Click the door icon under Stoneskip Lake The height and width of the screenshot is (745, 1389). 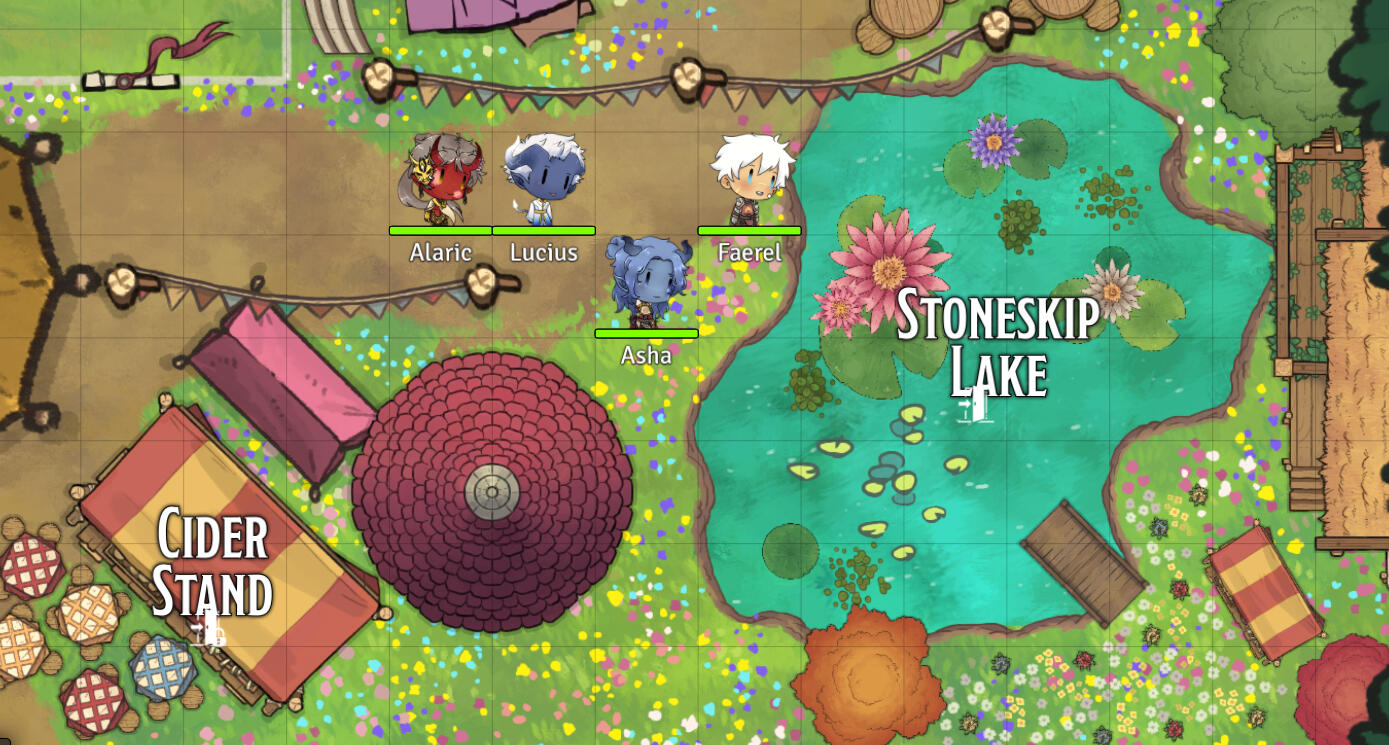click(974, 405)
